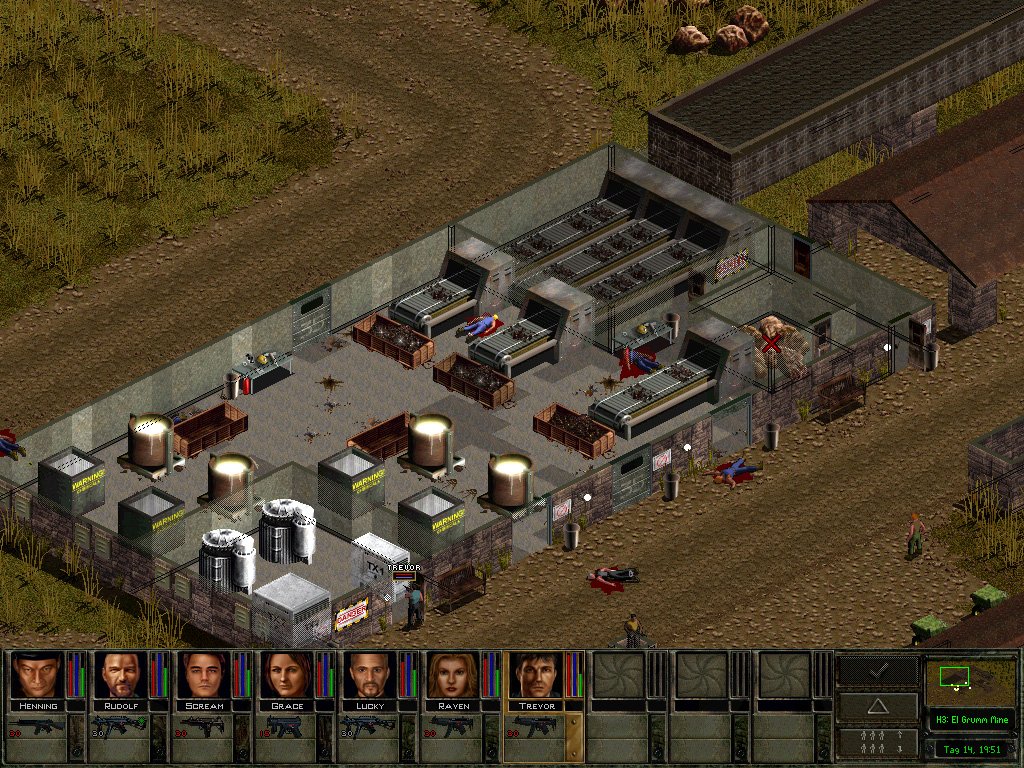This screenshot has height=768, width=1024.
Task: Click the checkmark end turn button
Action: [x=878, y=672]
